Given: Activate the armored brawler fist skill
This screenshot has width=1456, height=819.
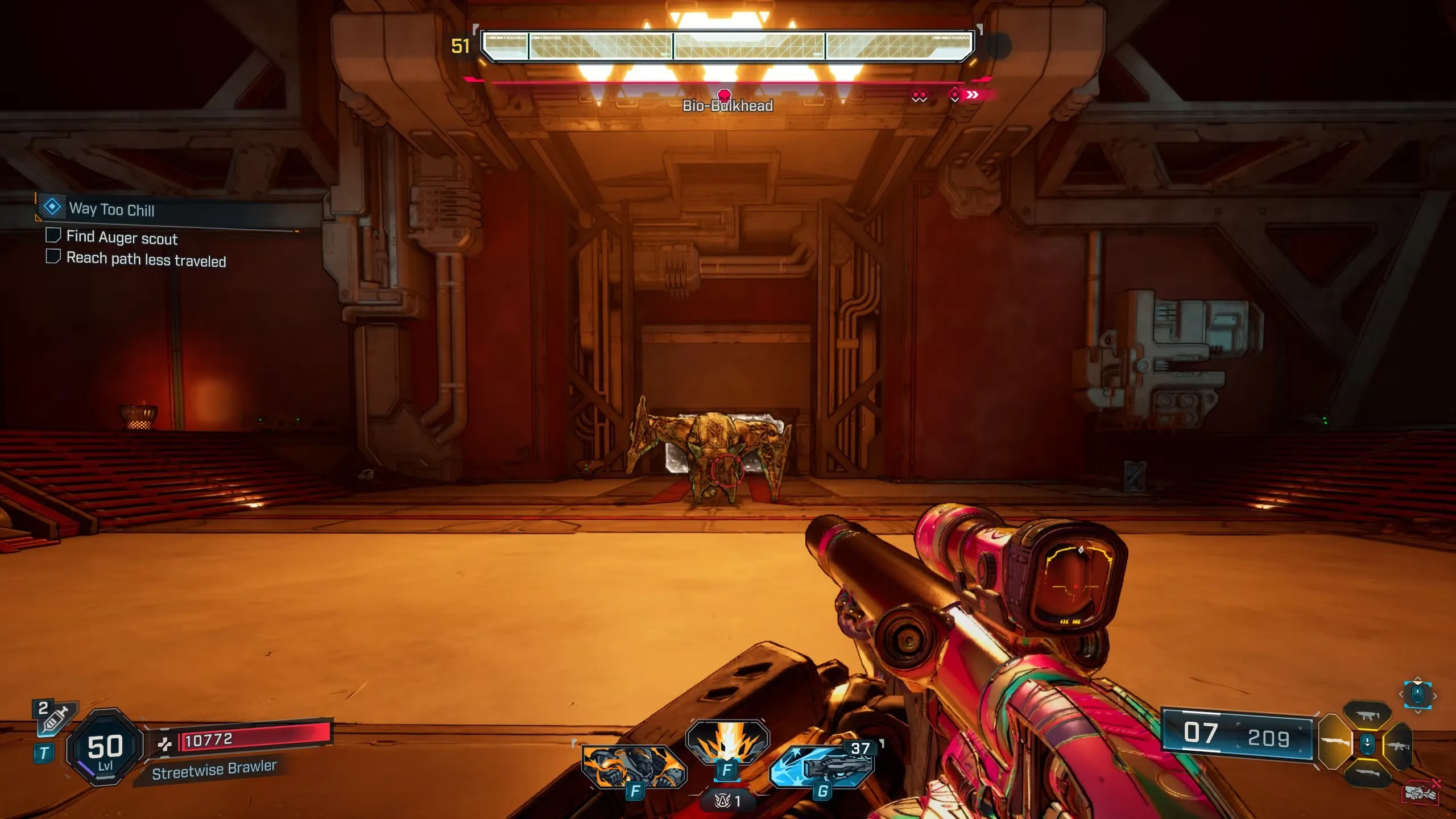Looking at the screenshot, I should [634, 767].
